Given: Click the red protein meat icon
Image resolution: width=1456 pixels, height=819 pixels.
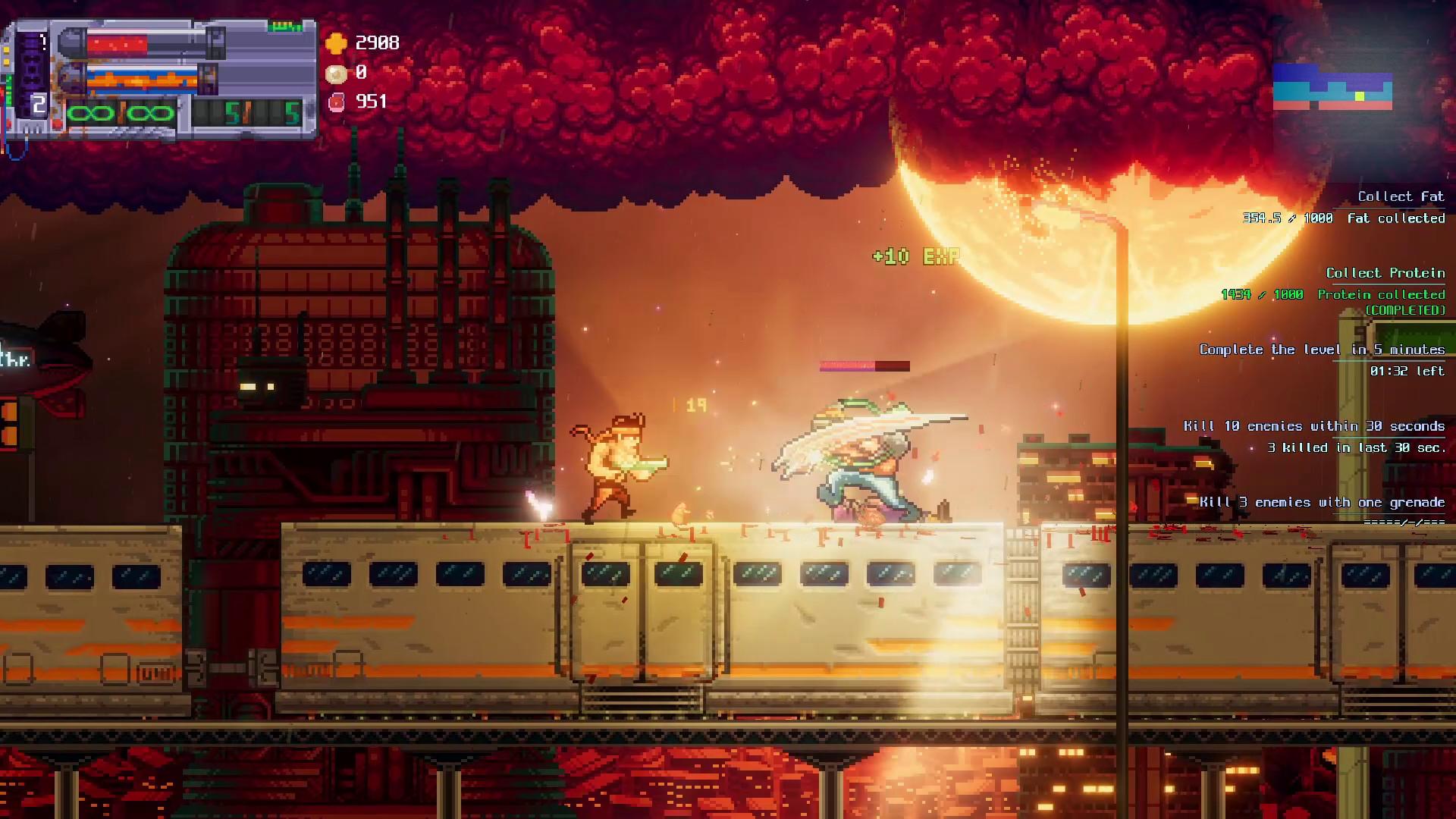Looking at the screenshot, I should pos(336,102).
